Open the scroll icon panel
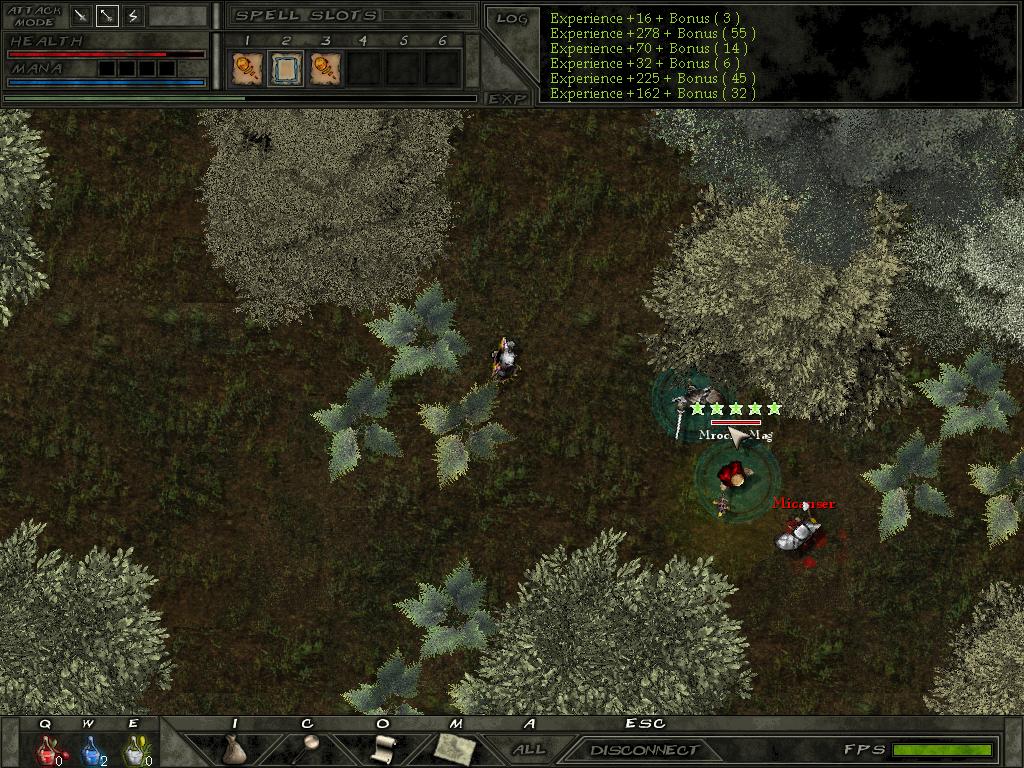 point(383,748)
